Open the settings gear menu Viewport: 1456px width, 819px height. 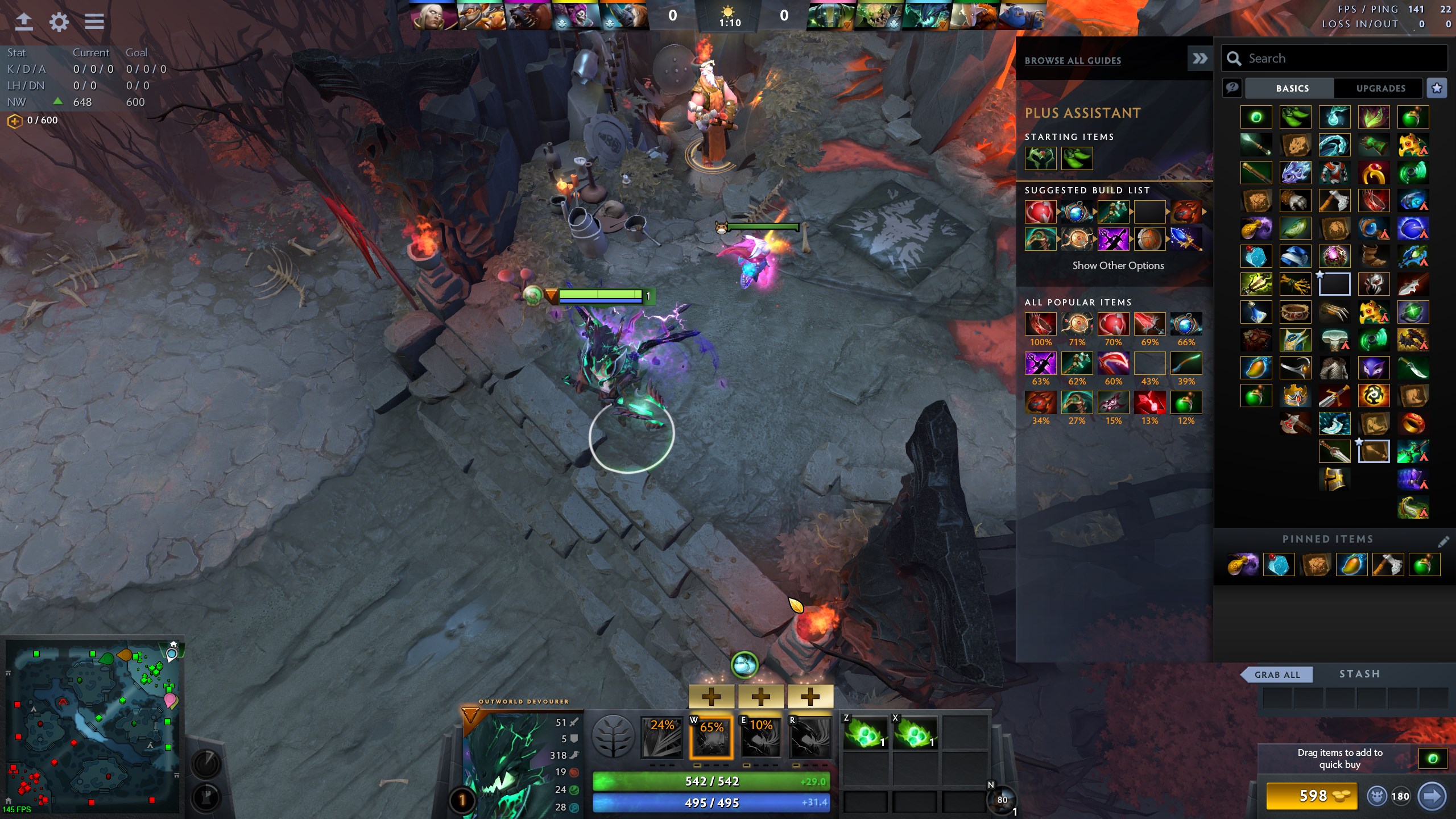pyautogui.click(x=59, y=22)
